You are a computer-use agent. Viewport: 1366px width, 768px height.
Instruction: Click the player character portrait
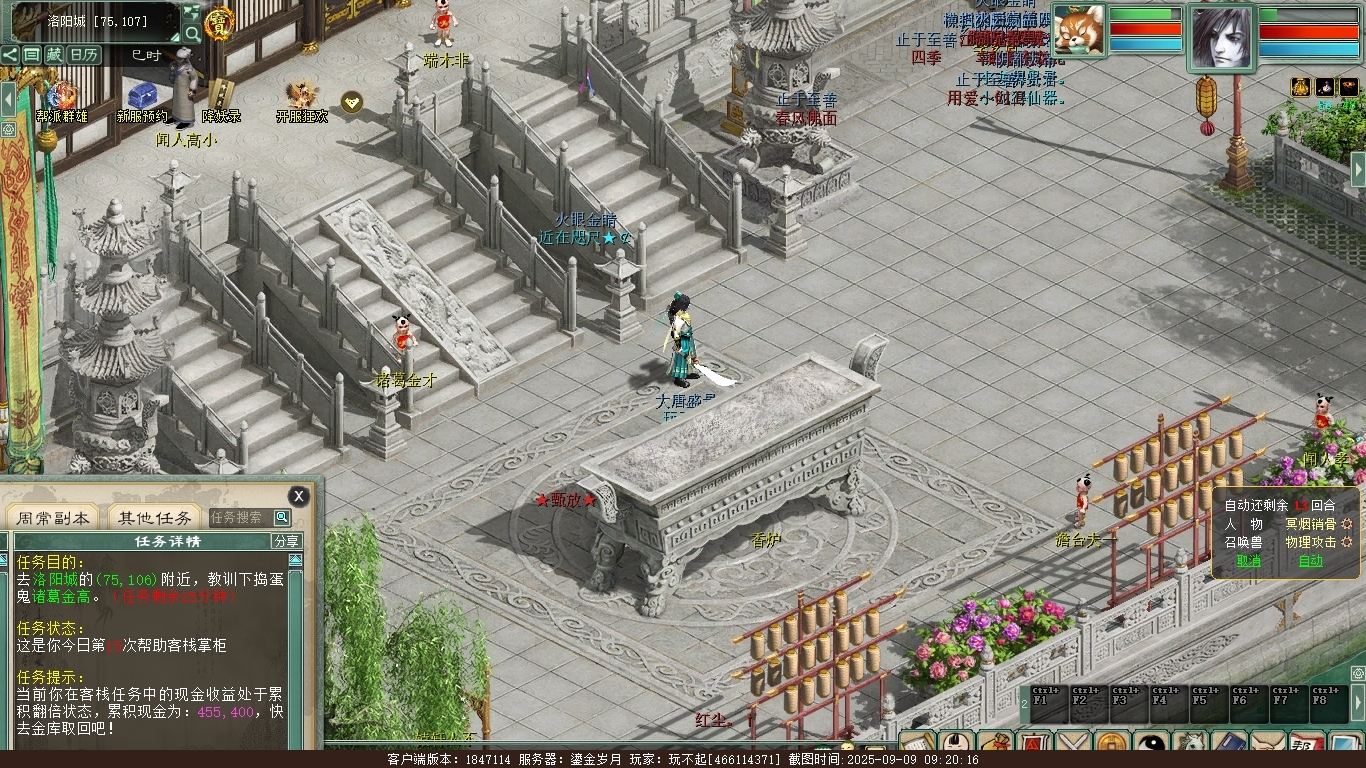point(1220,38)
